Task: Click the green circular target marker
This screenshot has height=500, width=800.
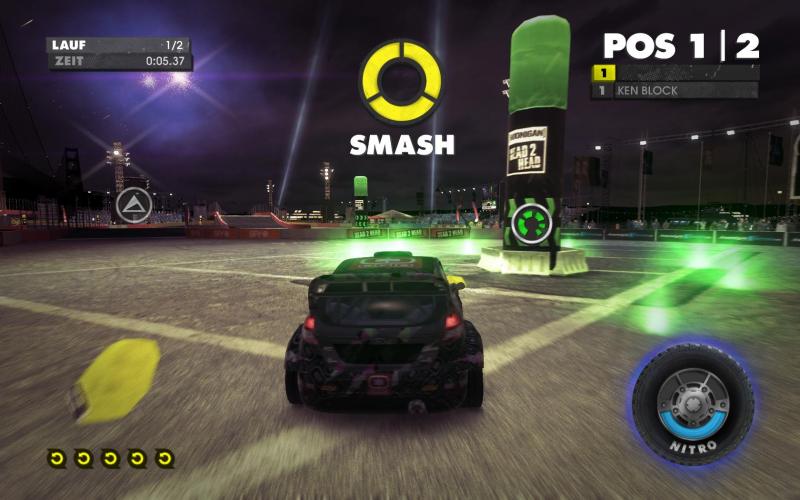Action: [x=531, y=223]
